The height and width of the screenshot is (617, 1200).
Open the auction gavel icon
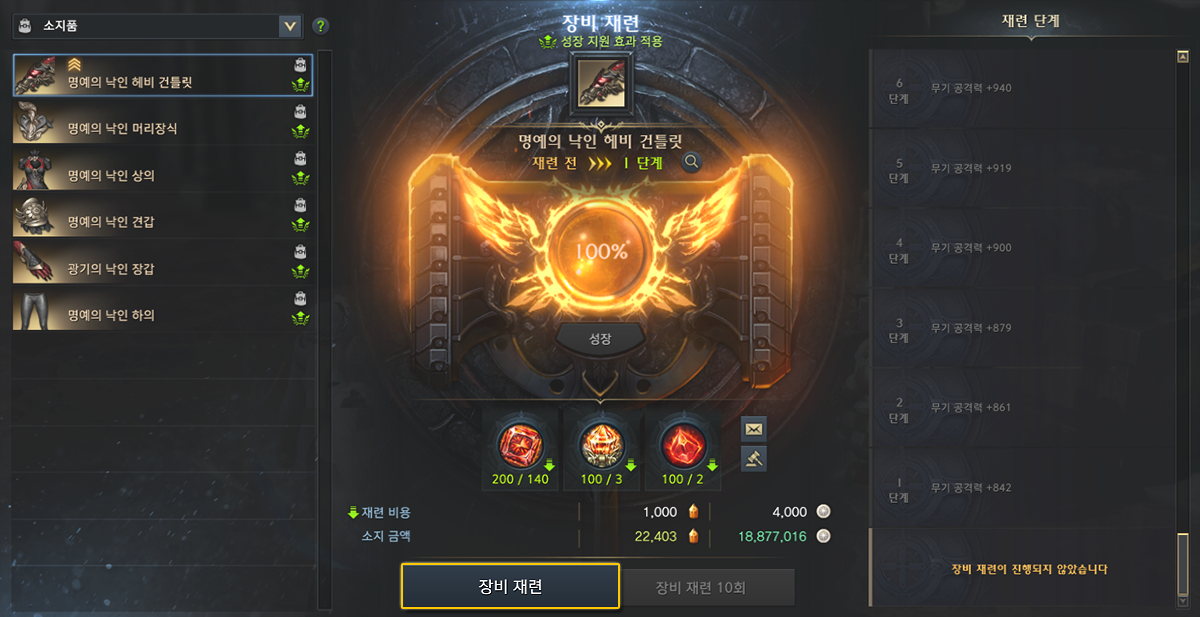point(753,458)
